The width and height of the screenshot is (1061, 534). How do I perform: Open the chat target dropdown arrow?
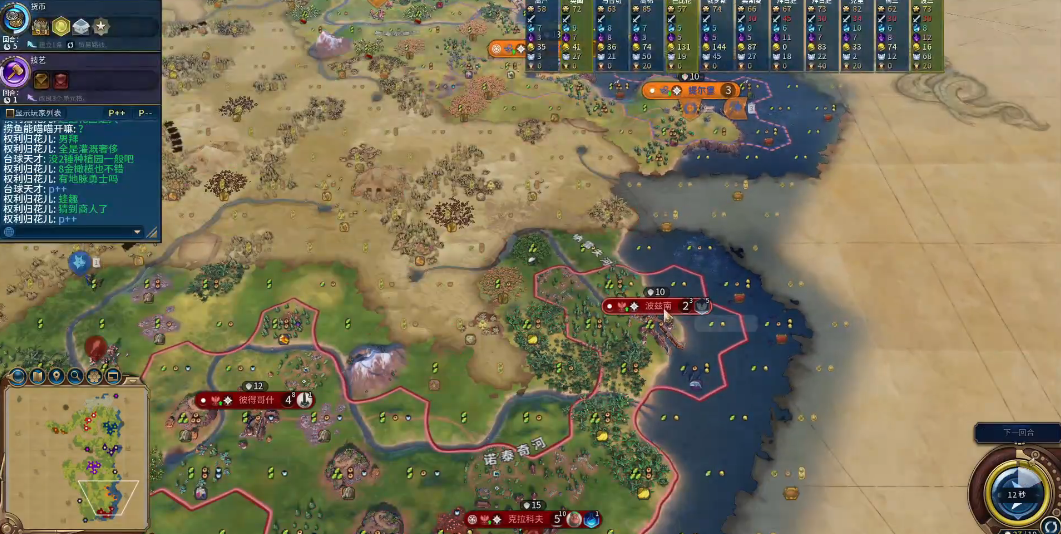coord(138,232)
